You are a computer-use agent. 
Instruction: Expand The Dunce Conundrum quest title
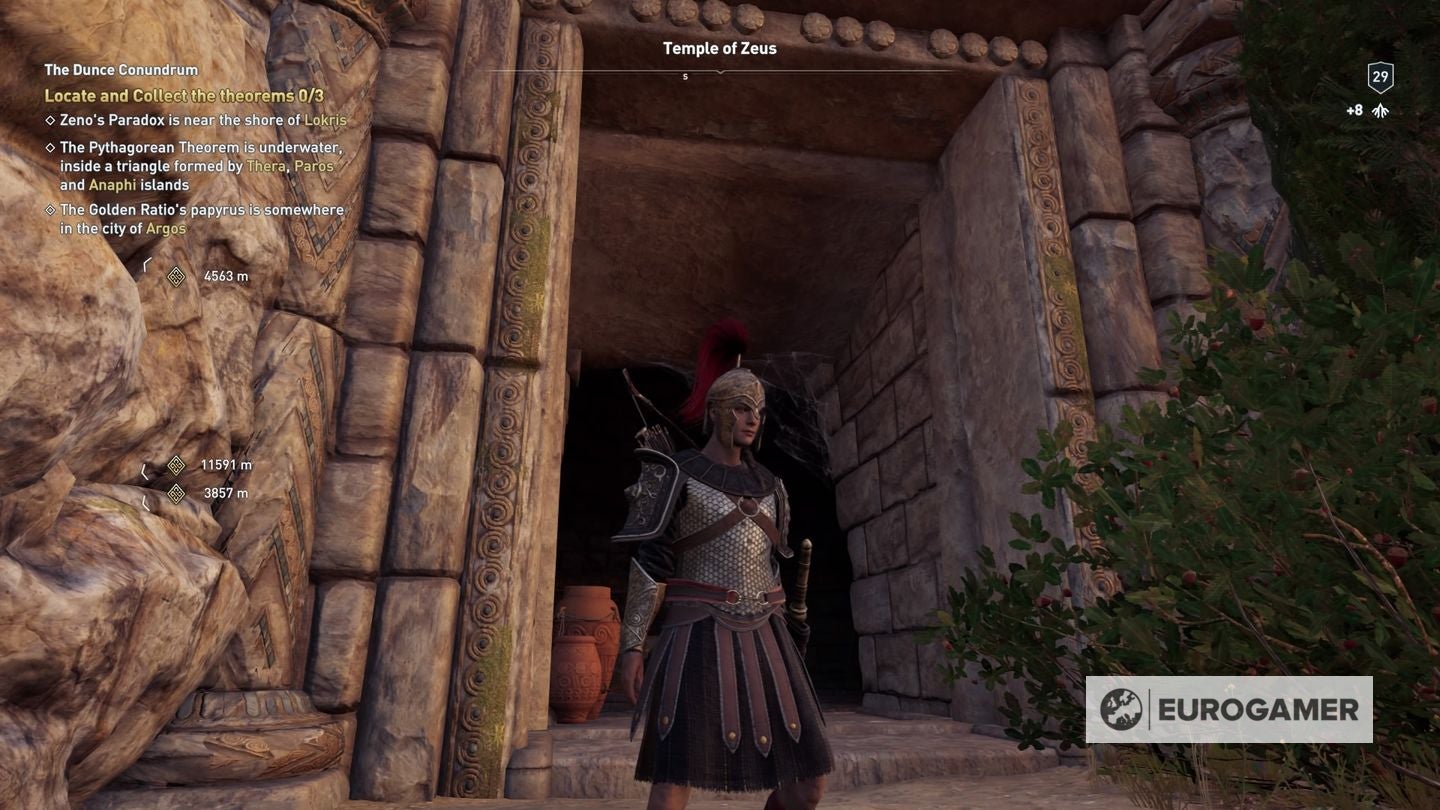[119, 70]
